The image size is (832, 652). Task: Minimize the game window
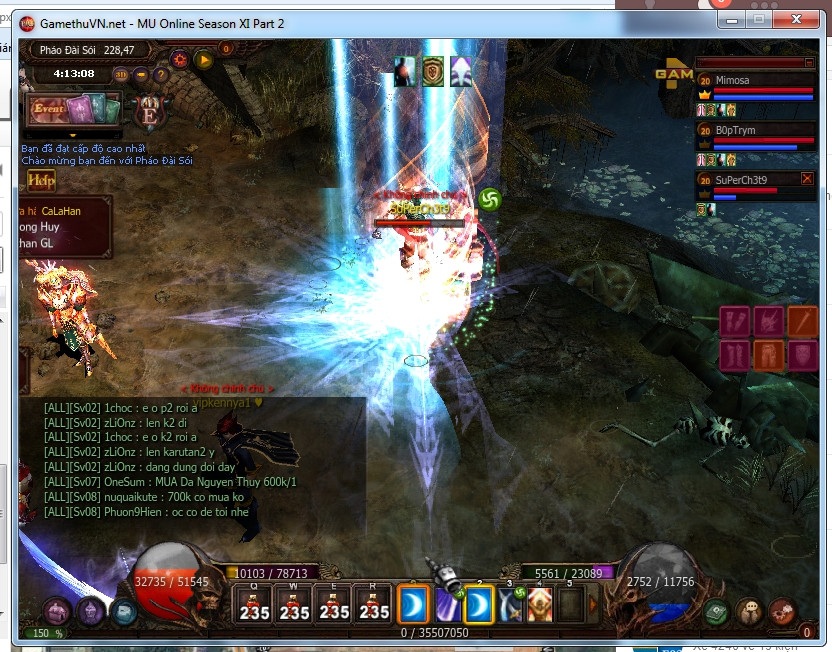click(731, 19)
